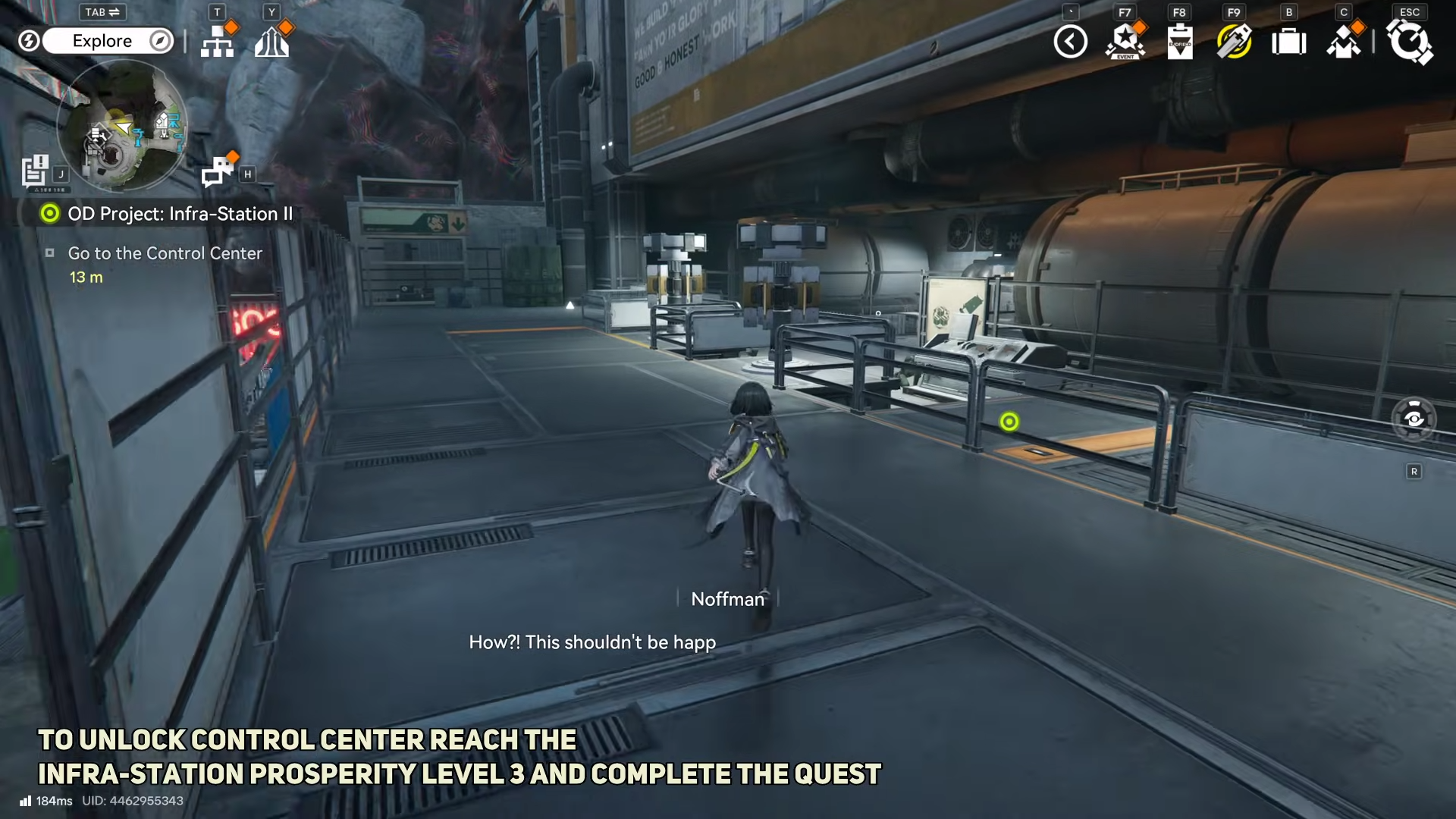1456x819 pixels.
Task: Open the mission log icon beside minimap
Action: tap(35, 171)
